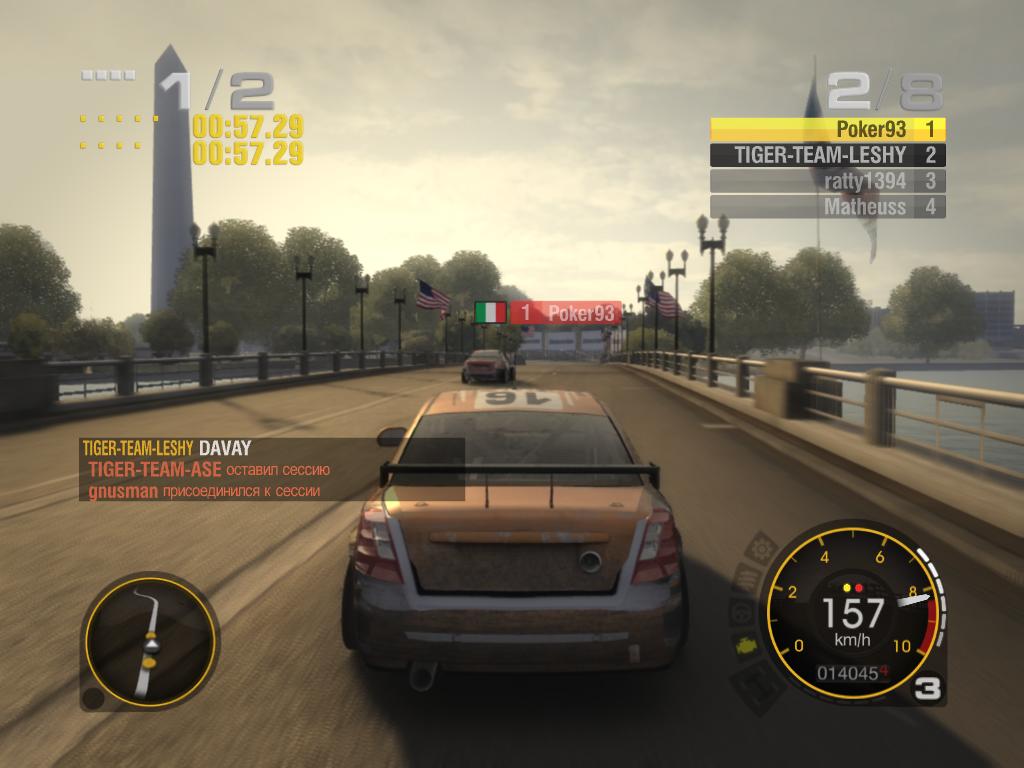This screenshot has width=1024, height=768.
Task: Select Poker93 in the race standings
Action: click(x=828, y=129)
